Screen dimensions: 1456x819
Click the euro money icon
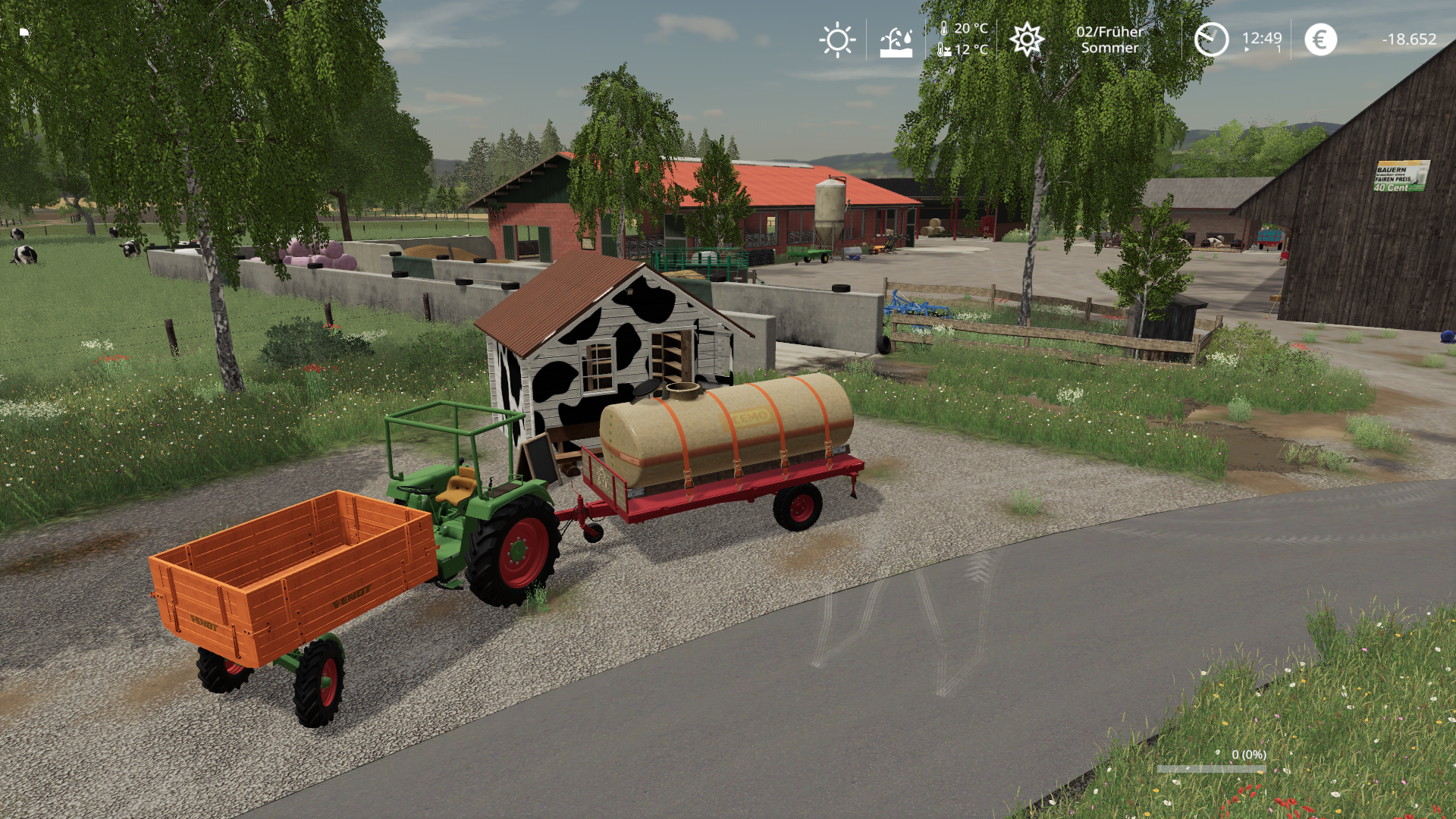(x=1320, y=39)
